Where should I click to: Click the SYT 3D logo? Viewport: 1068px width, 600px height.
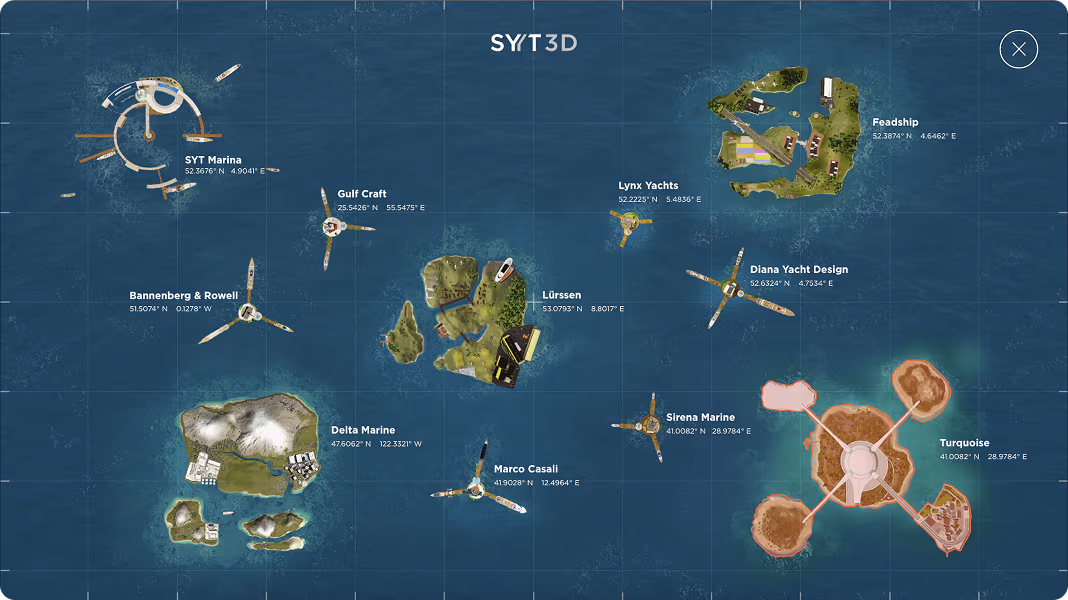533,43
